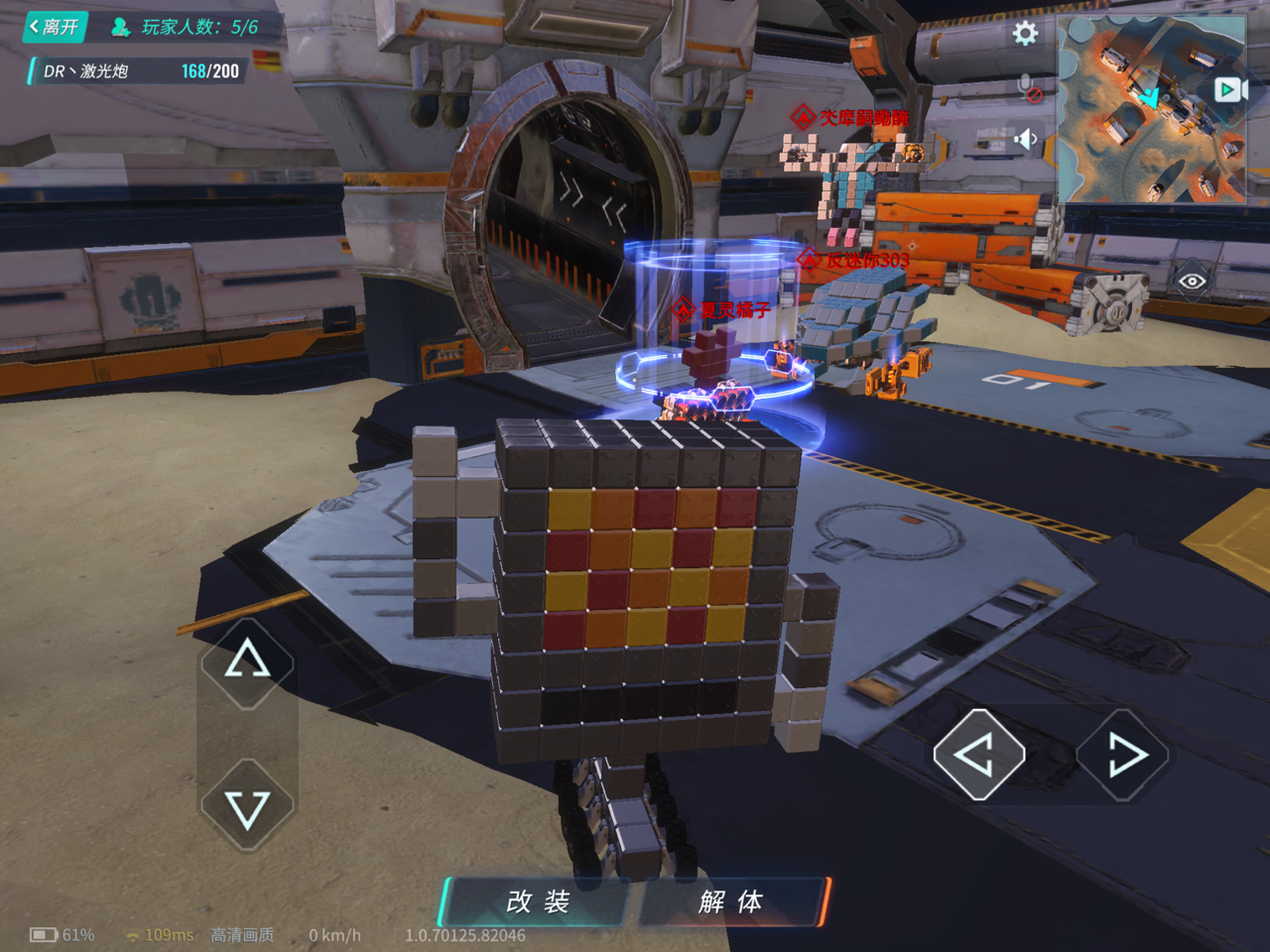1270x952 pixels.
Task: Click the forward up-arrow control
Action: point(247,662)
